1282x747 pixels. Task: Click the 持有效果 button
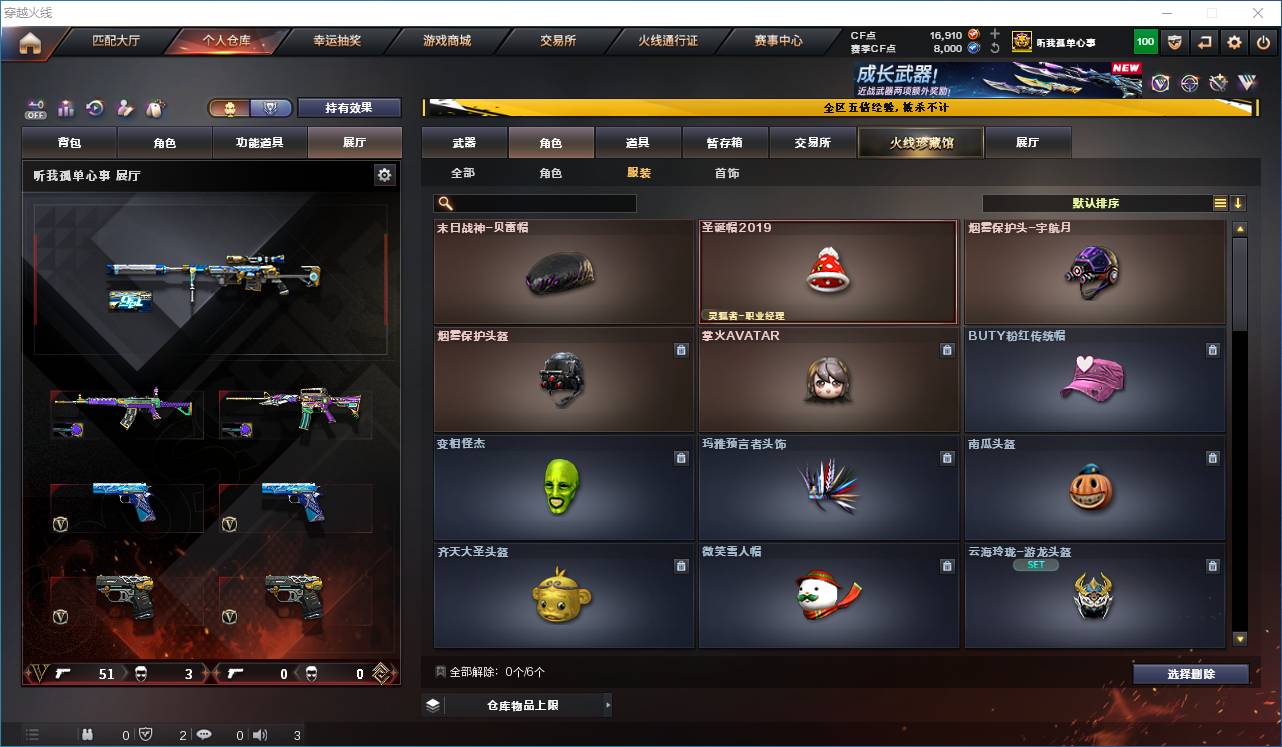tap(348, 107)
